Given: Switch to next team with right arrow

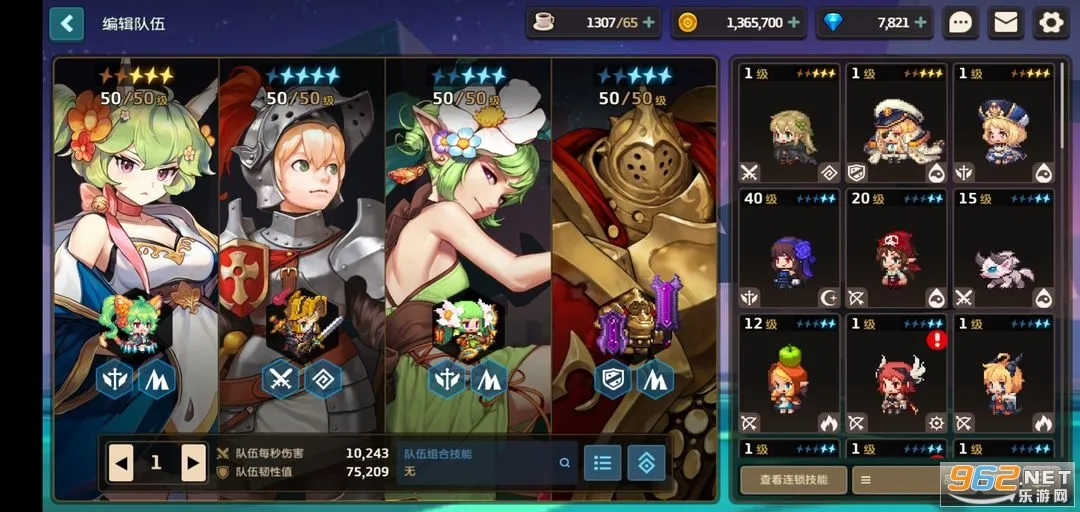Looking at the screenshot, I should pos(193,462).
